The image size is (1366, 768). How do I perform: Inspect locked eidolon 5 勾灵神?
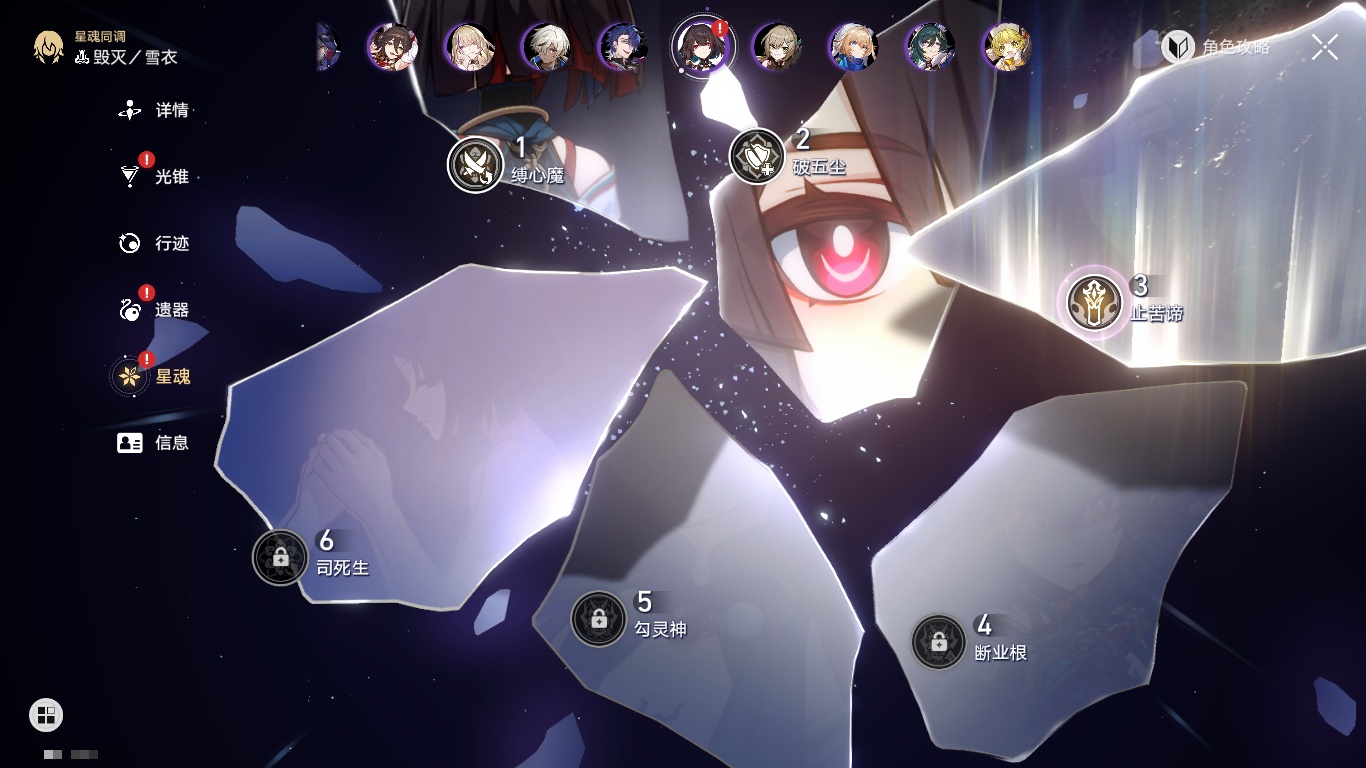tap(598, 619)
